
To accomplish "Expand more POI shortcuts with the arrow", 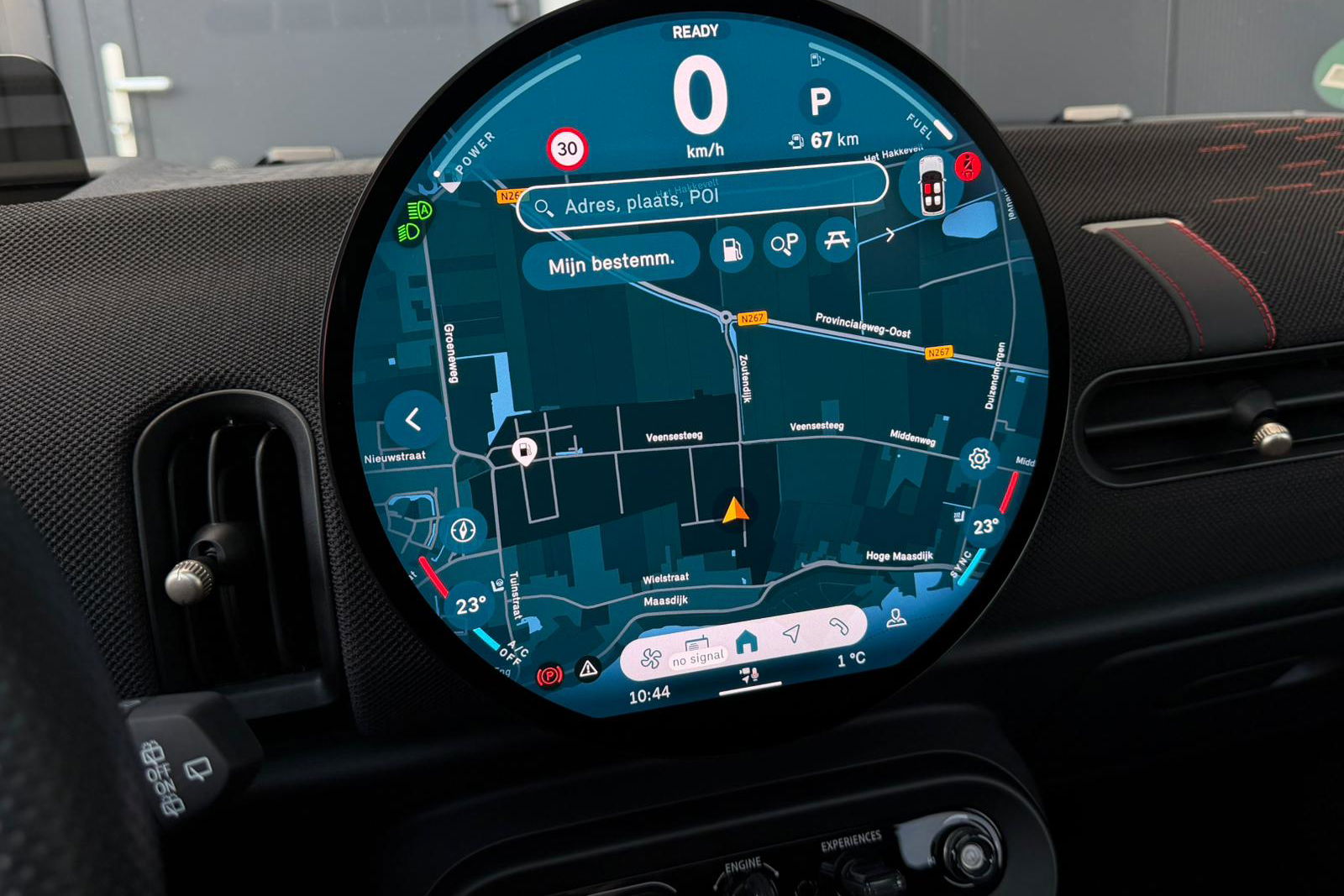I will (889, 236).
